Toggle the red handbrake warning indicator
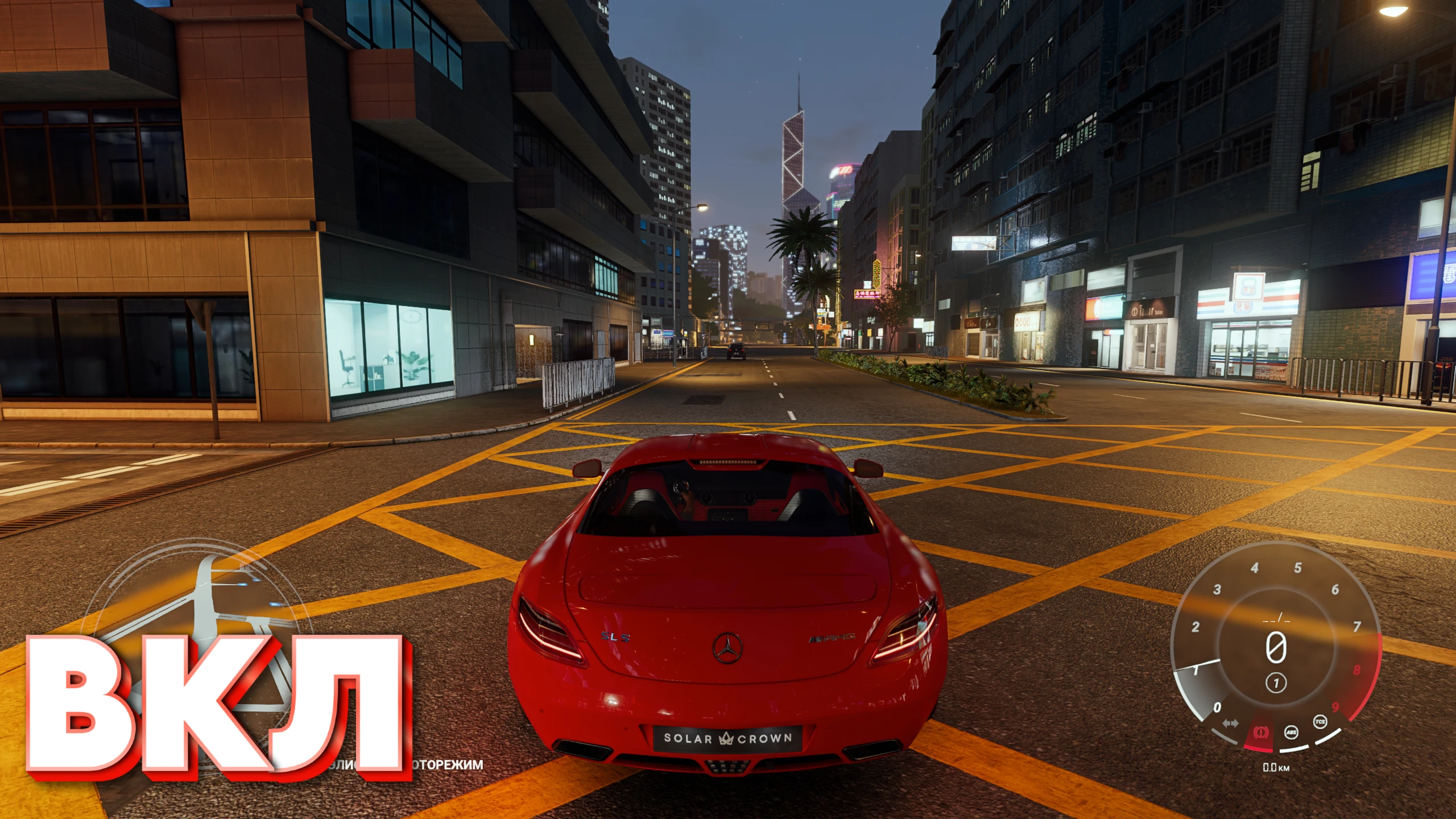This screenshot has width=1456, height=819. tap(1261, 733)
